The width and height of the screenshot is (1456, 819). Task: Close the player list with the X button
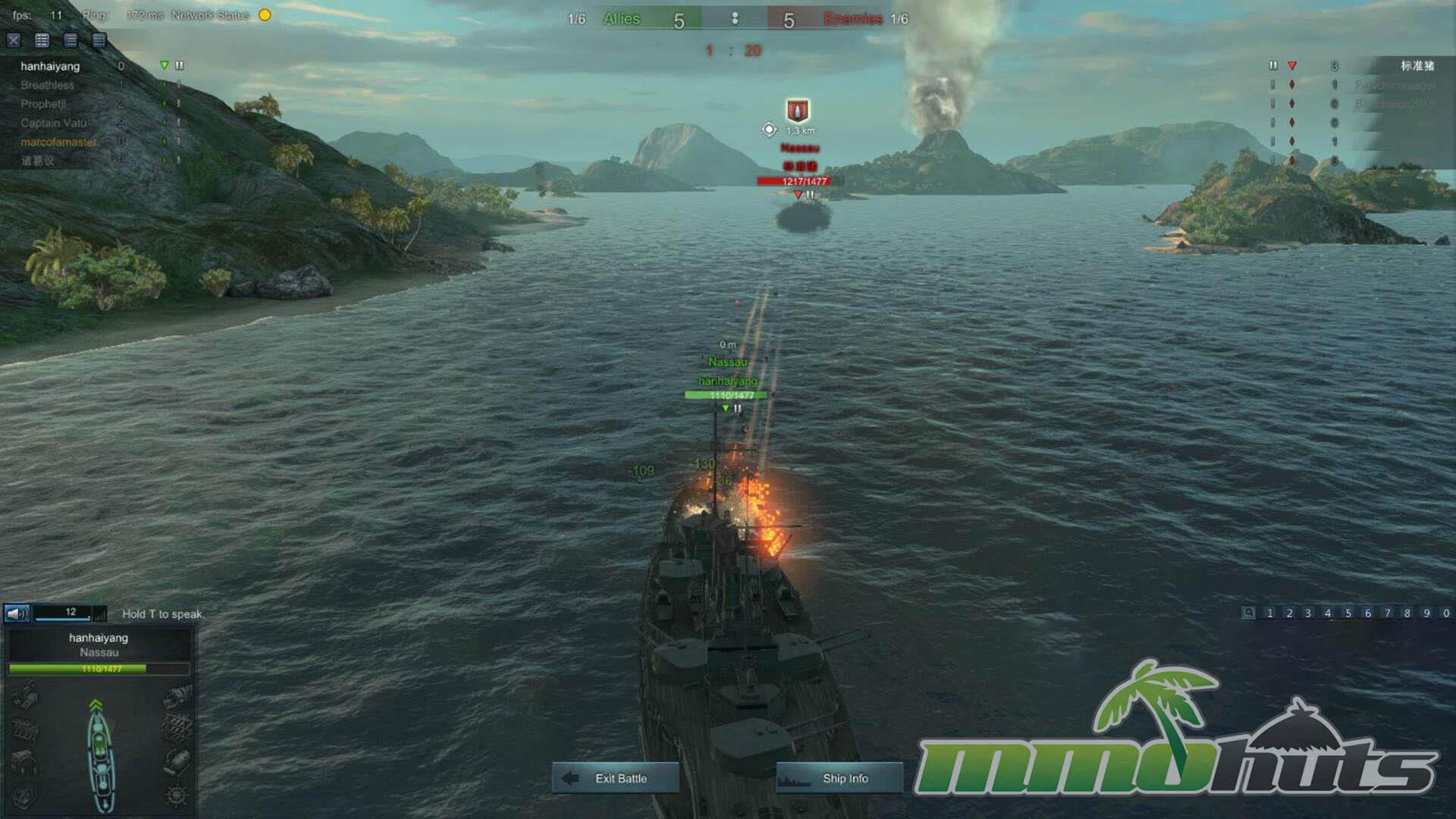click(14, 40)
